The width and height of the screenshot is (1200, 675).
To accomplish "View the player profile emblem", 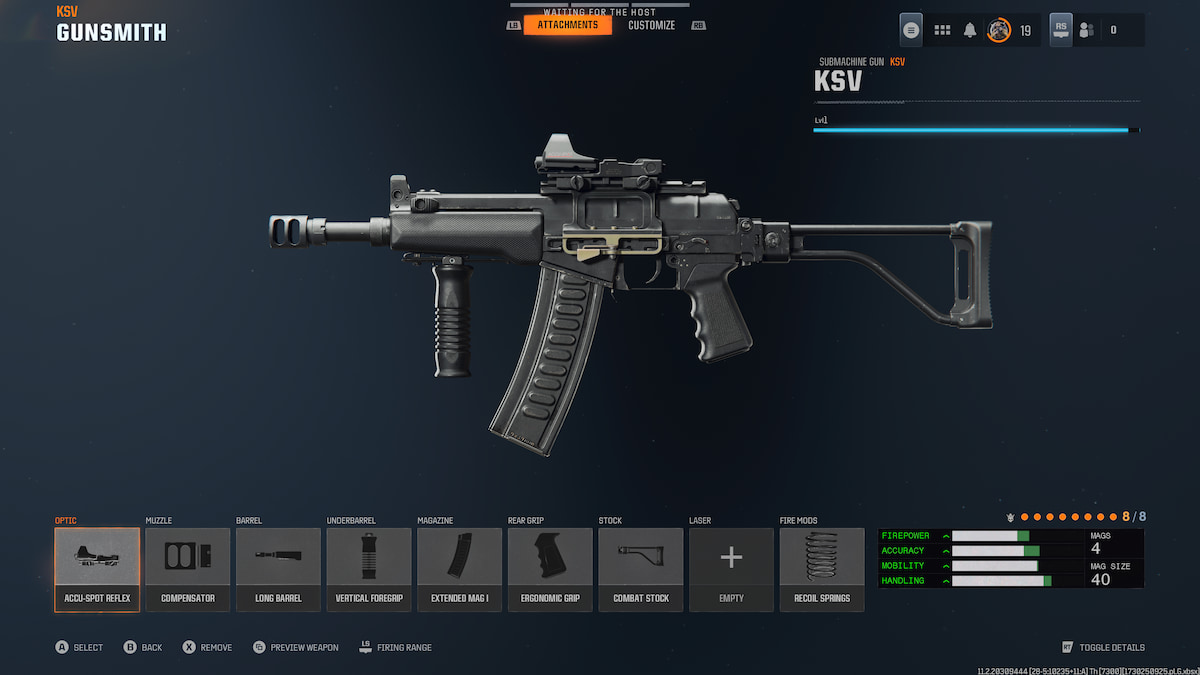I will coord(998,30).
